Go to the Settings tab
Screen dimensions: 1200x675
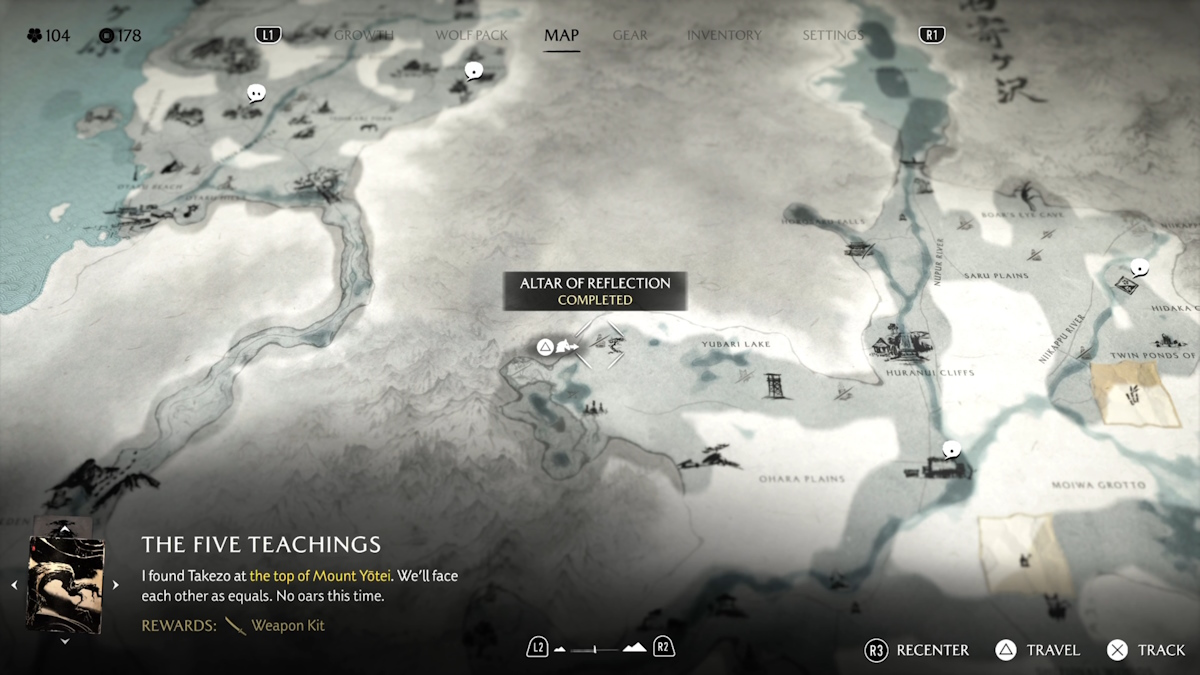[x=832, y=35]
